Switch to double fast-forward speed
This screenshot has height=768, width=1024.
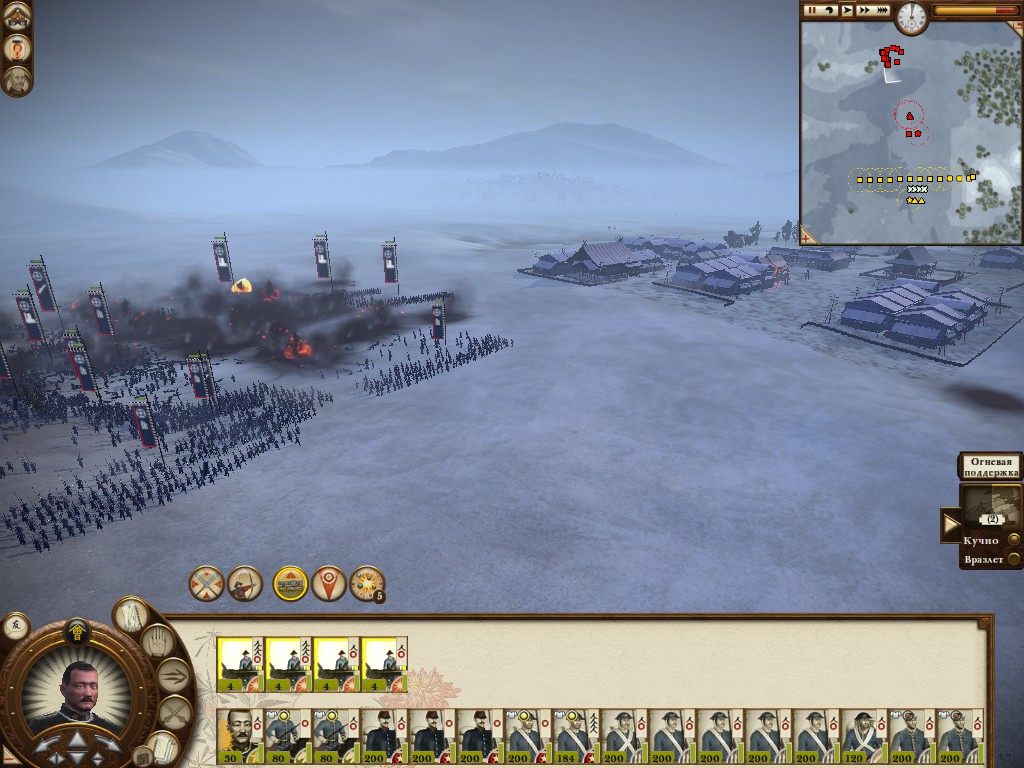click(864, 10)
